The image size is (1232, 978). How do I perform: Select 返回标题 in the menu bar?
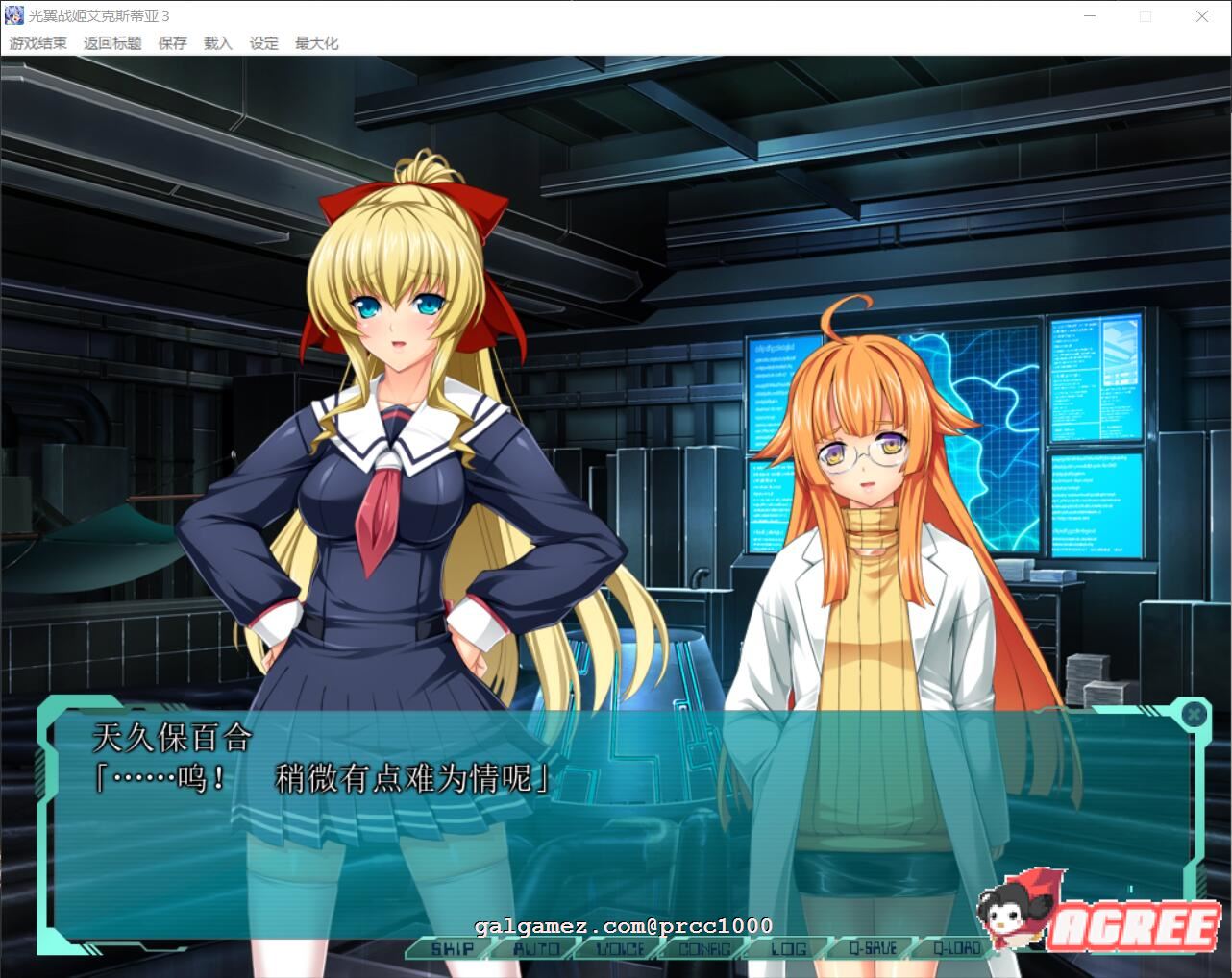tap(112, 43)
